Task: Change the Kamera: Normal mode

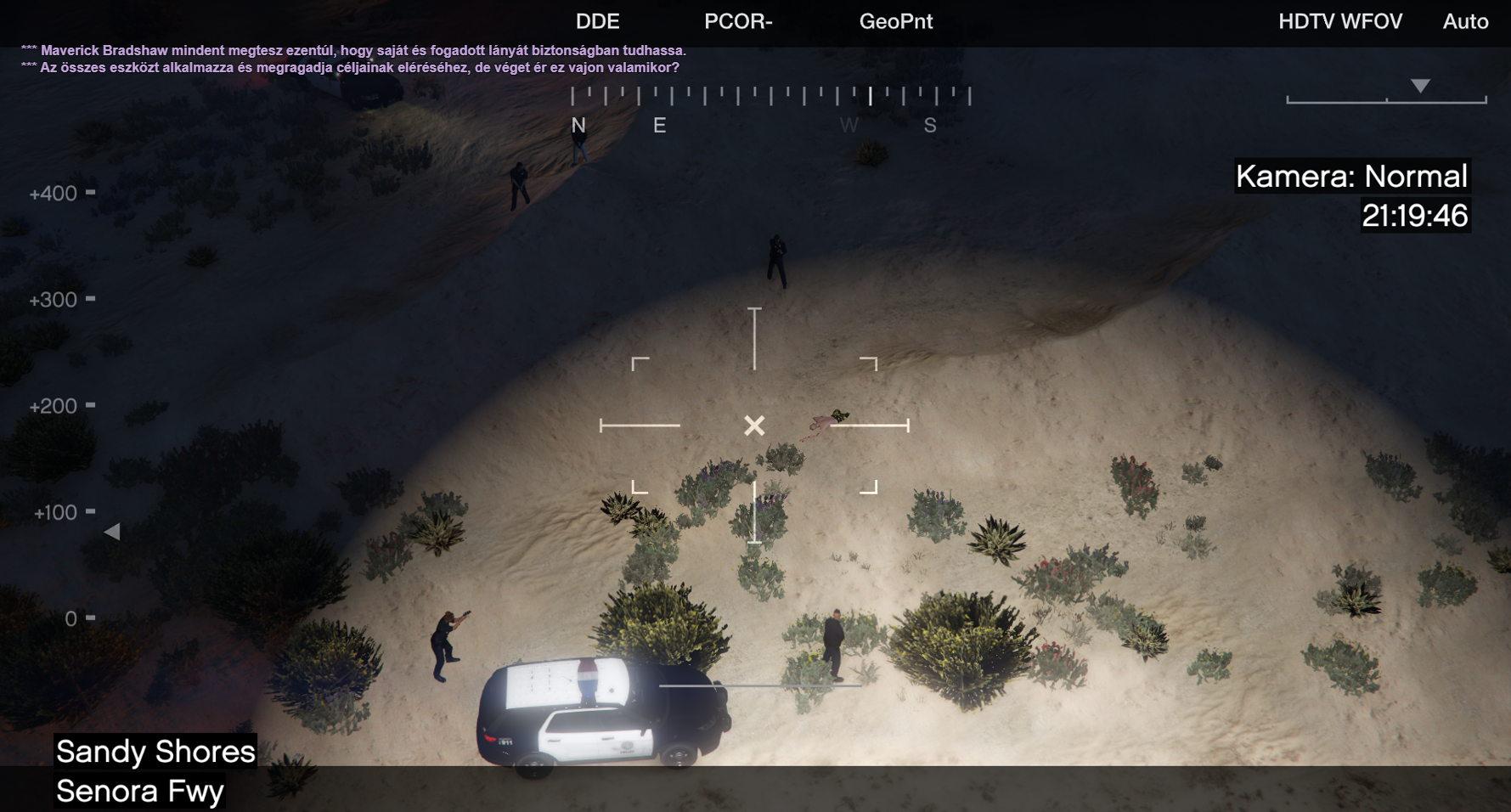Action: coord(1350,177)
